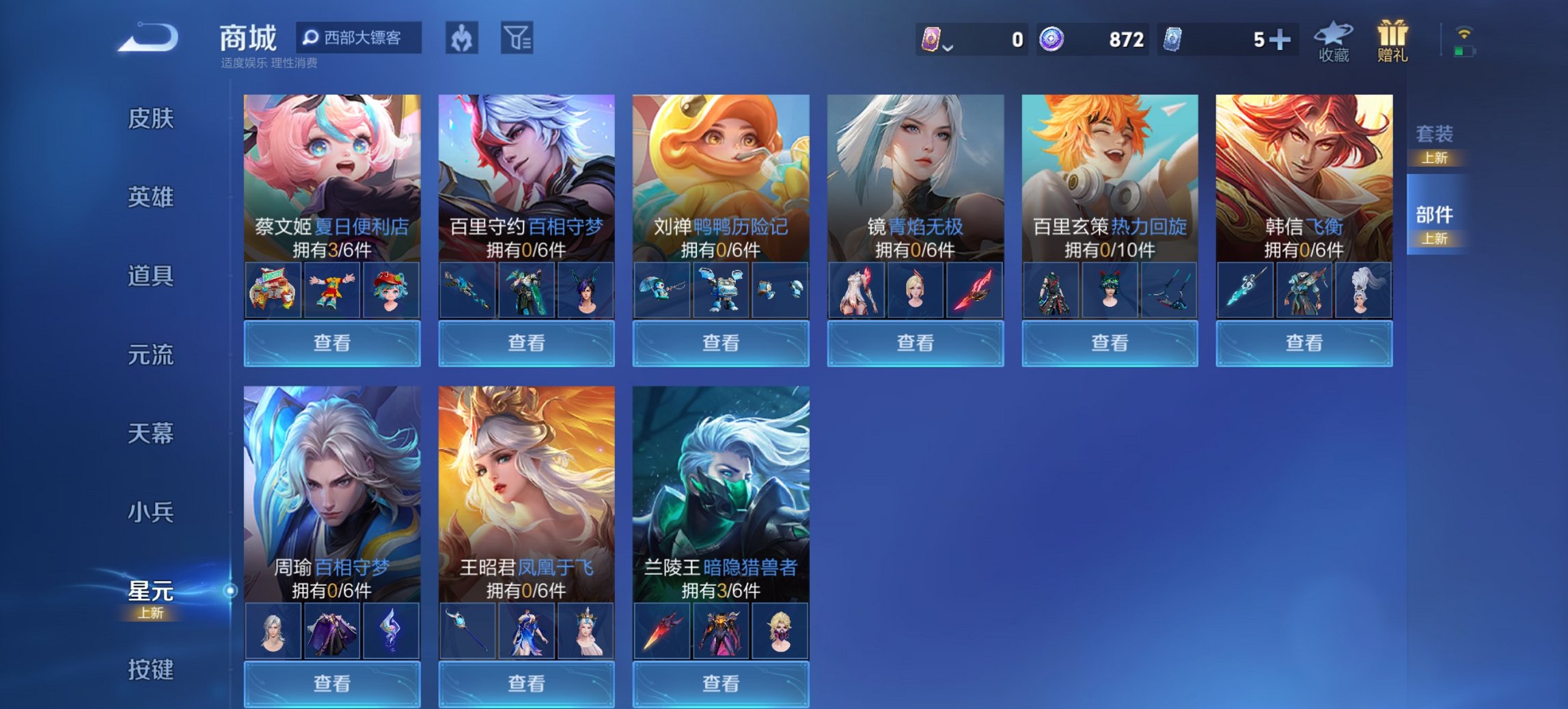The width and height of the screenshot is (1568, 709).
Task: Click the magnifier search icon
Action: point(311,38)
